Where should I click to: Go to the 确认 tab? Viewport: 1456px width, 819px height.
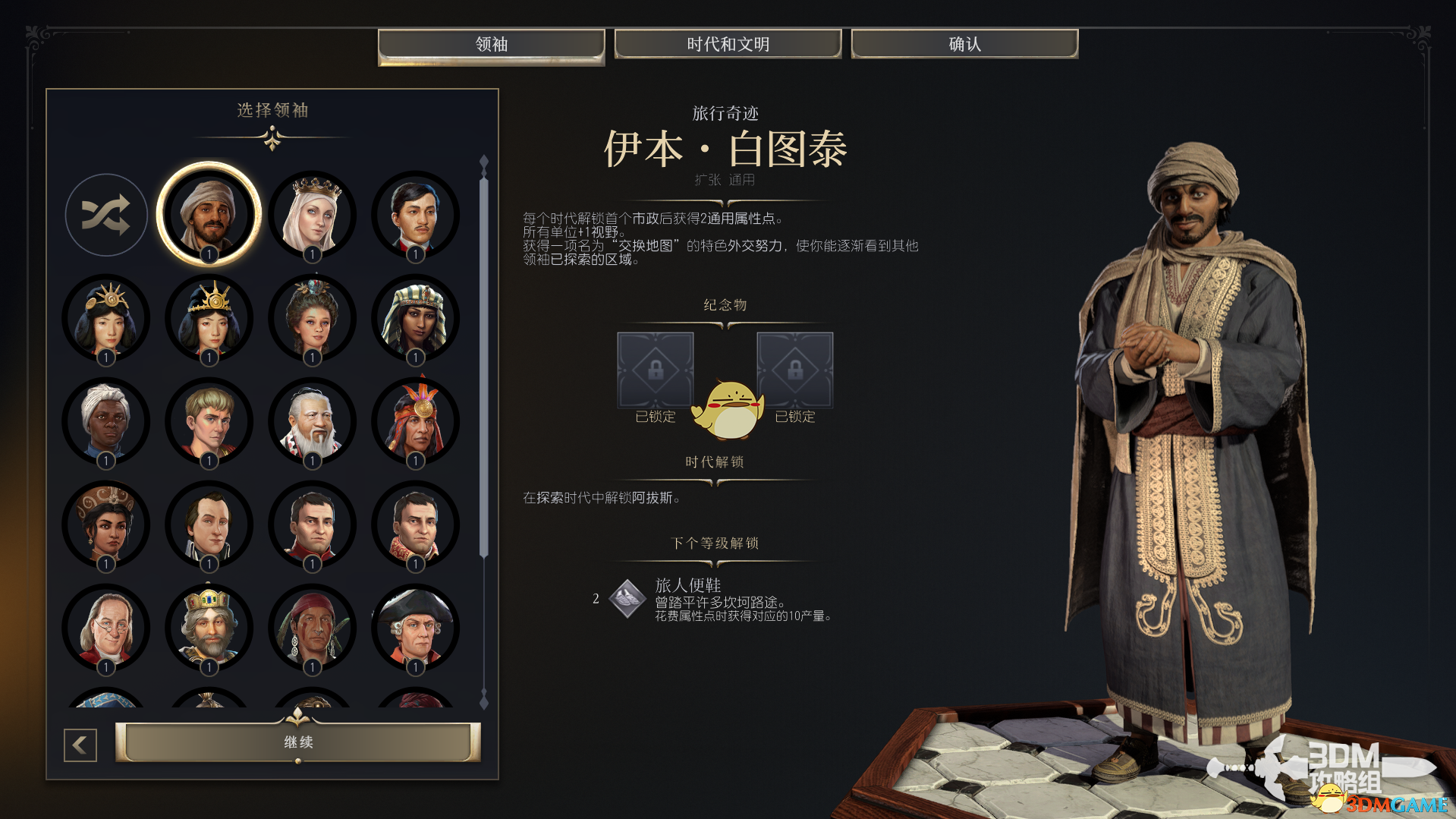point(964,45)
